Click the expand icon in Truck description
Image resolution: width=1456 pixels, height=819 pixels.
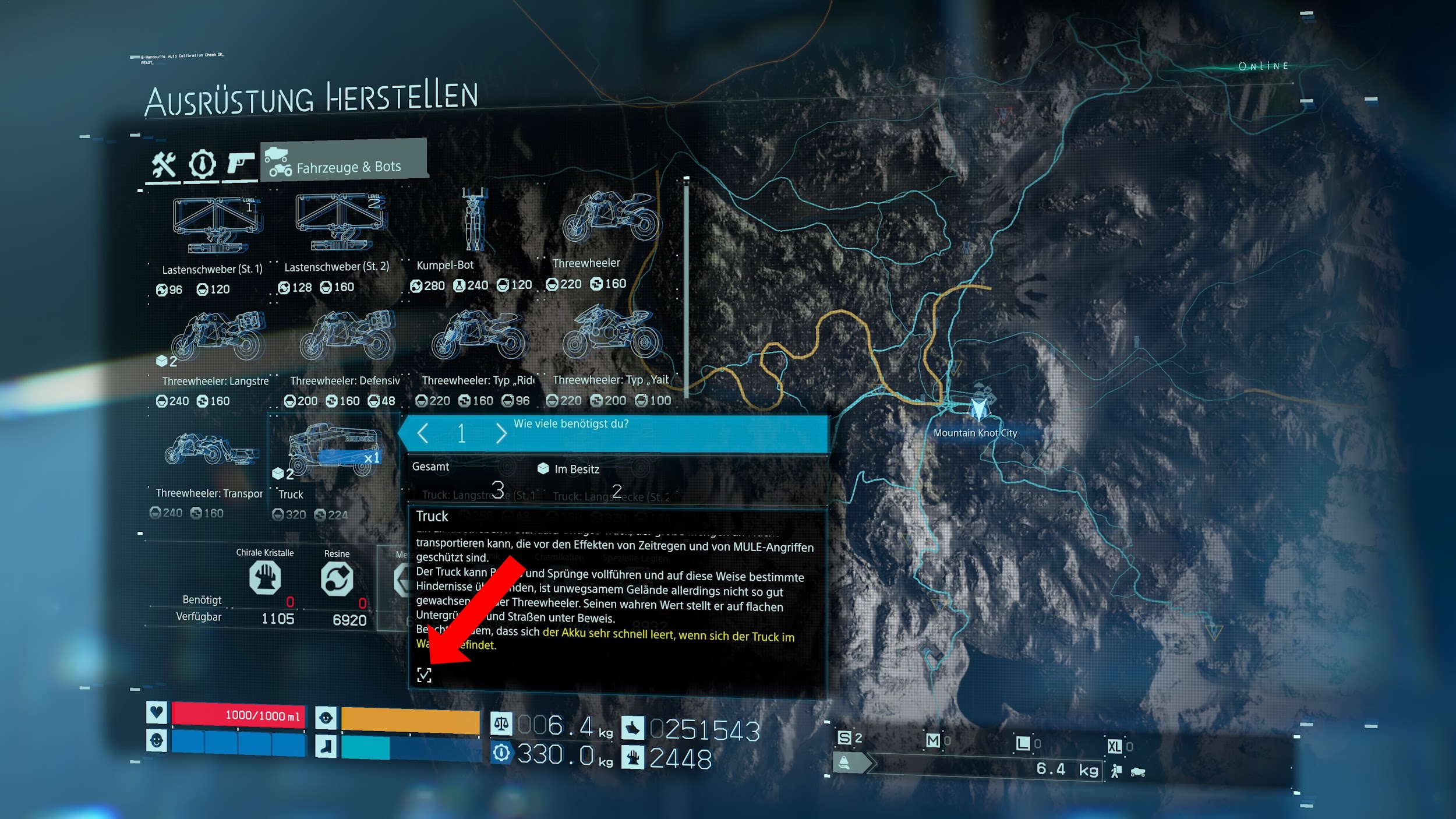tap(424, 675)
